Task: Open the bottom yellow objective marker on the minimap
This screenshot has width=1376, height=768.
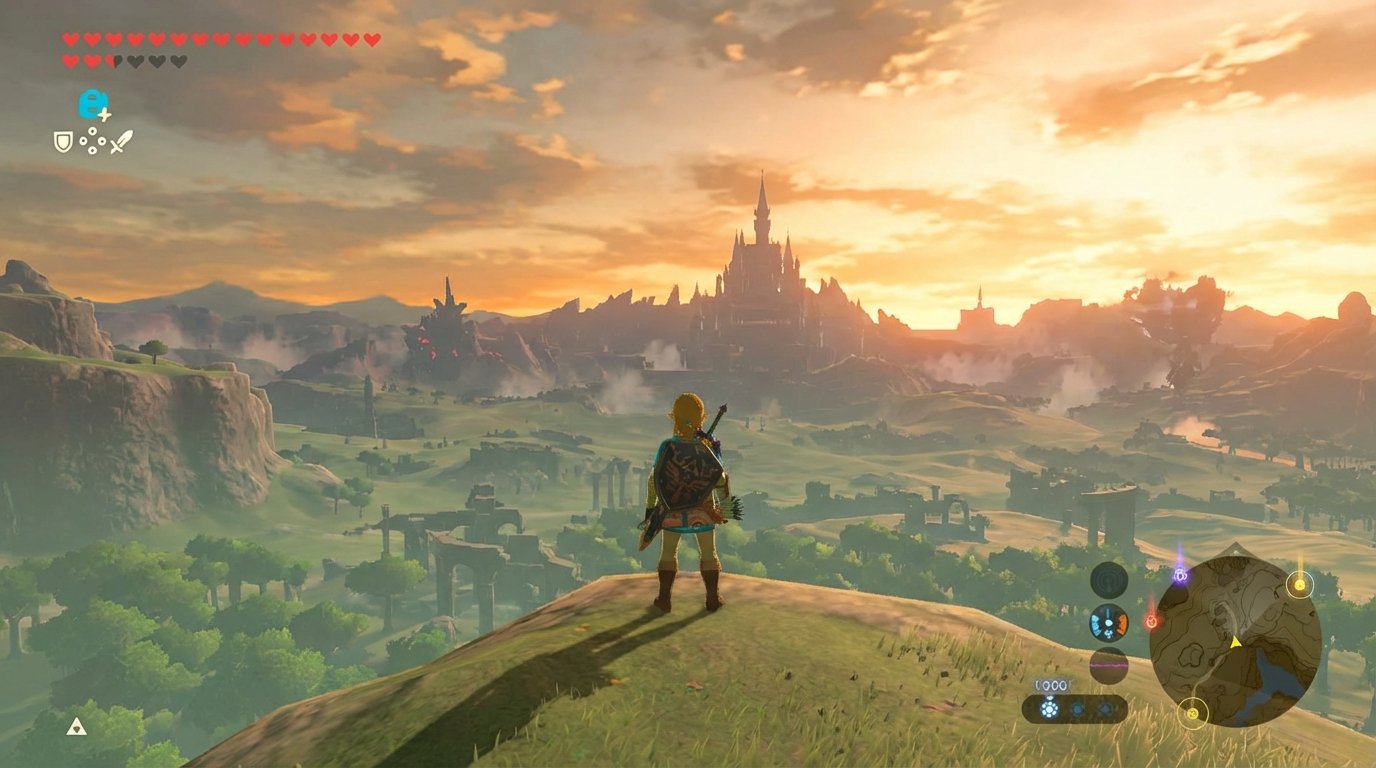Action: (x=1195, y=712)
